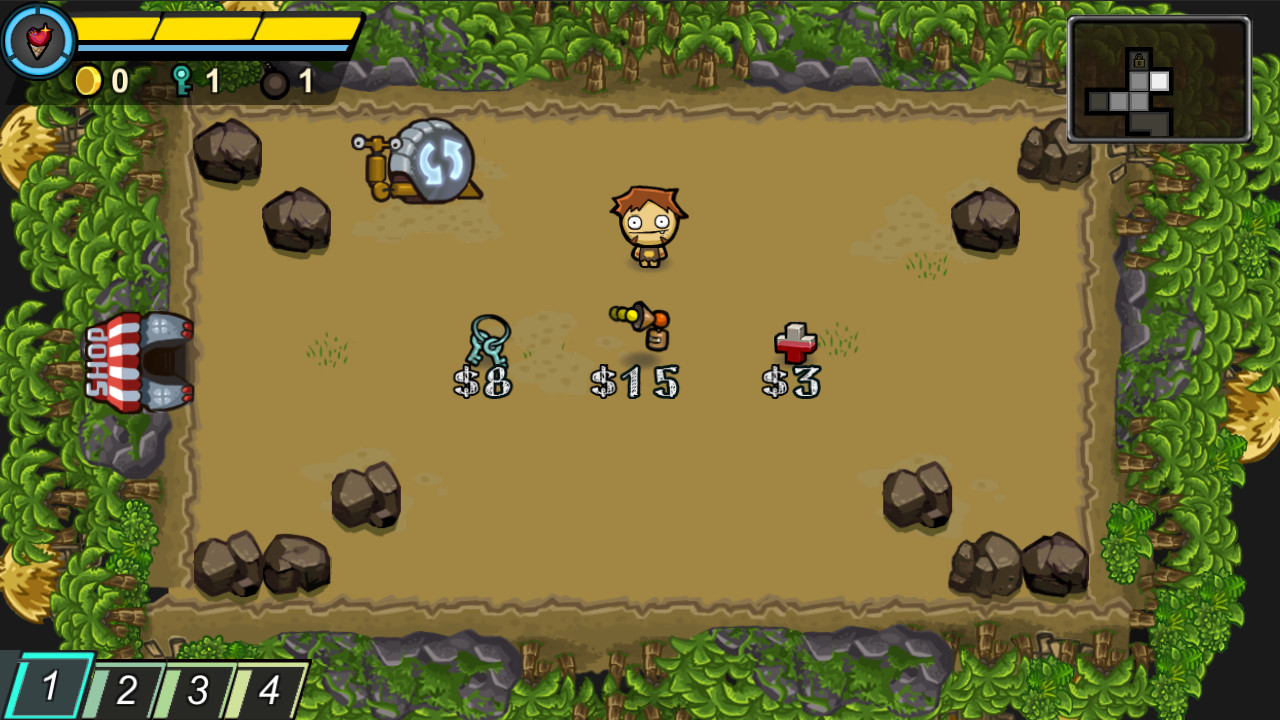Select the rocket launcher for sale

[637, 325]
